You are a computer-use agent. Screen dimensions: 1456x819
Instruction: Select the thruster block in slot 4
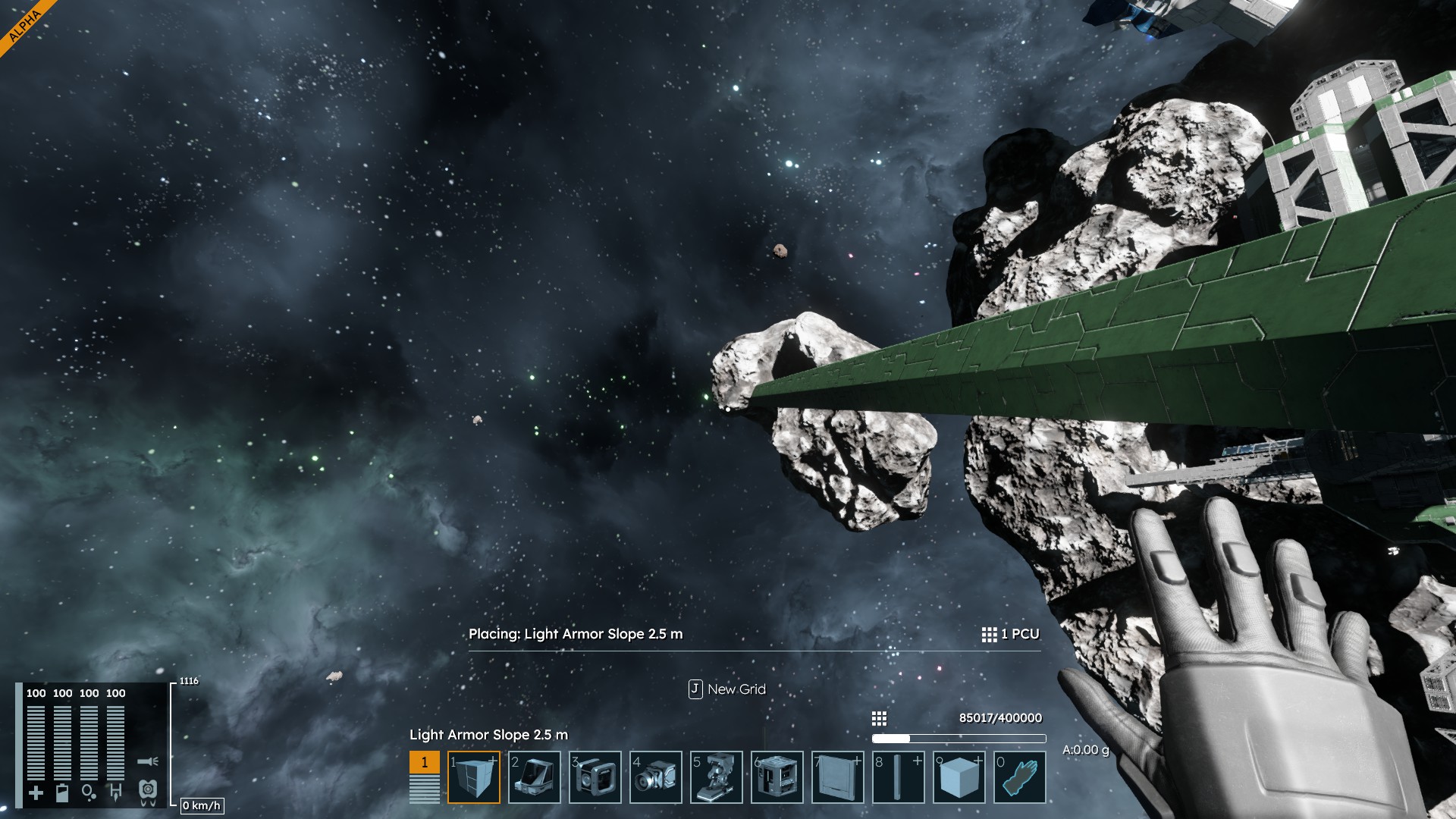point(656,777)
